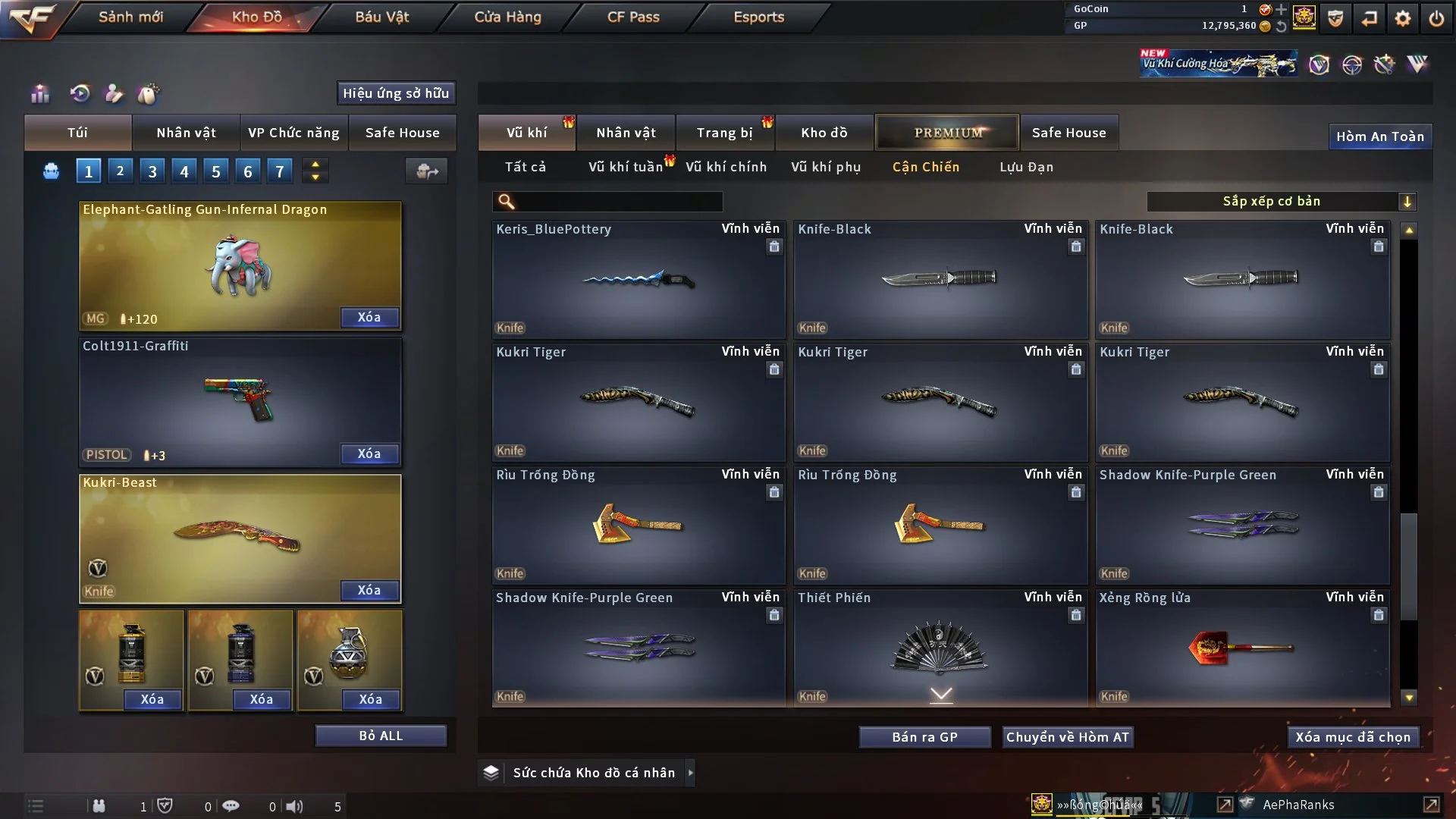Image resolution: width=1456 pixels, height=819 pixels.
Task: Switch to the PREMIUM tab
Action: 947,133
